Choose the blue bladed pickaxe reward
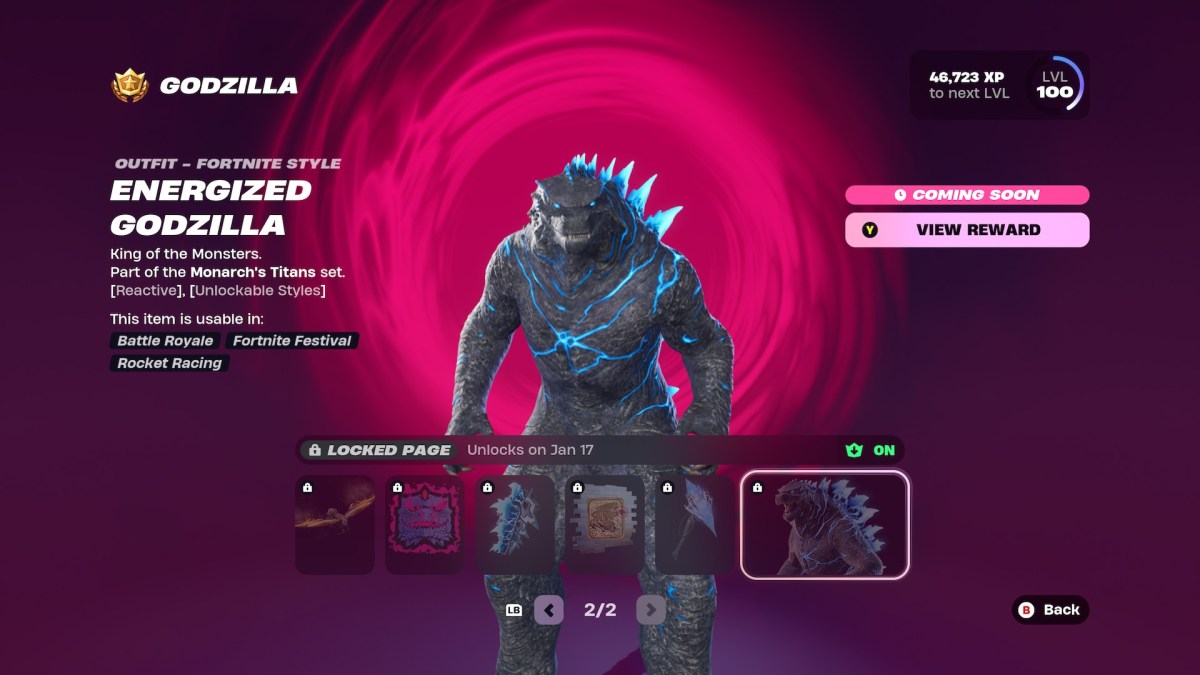 pos(695,525)
